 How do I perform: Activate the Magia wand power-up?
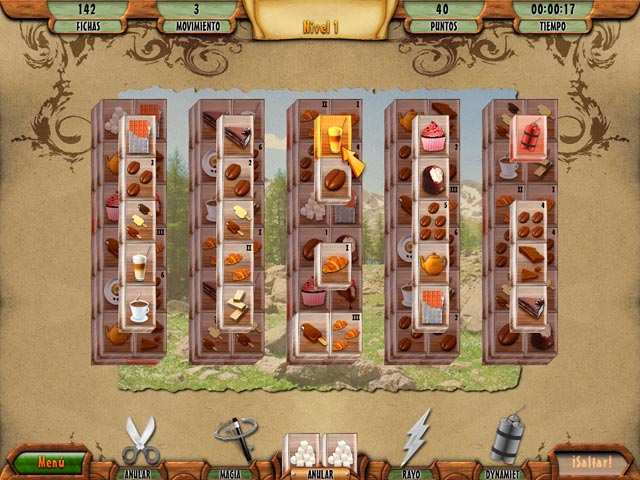236,439
